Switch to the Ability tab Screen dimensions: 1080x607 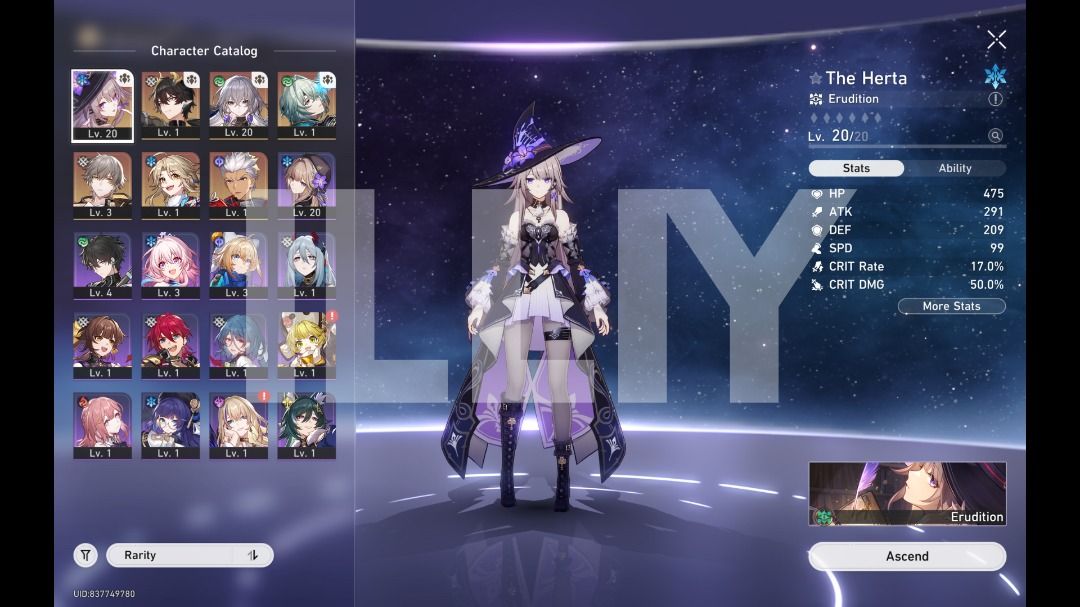[x=954, y=168]
